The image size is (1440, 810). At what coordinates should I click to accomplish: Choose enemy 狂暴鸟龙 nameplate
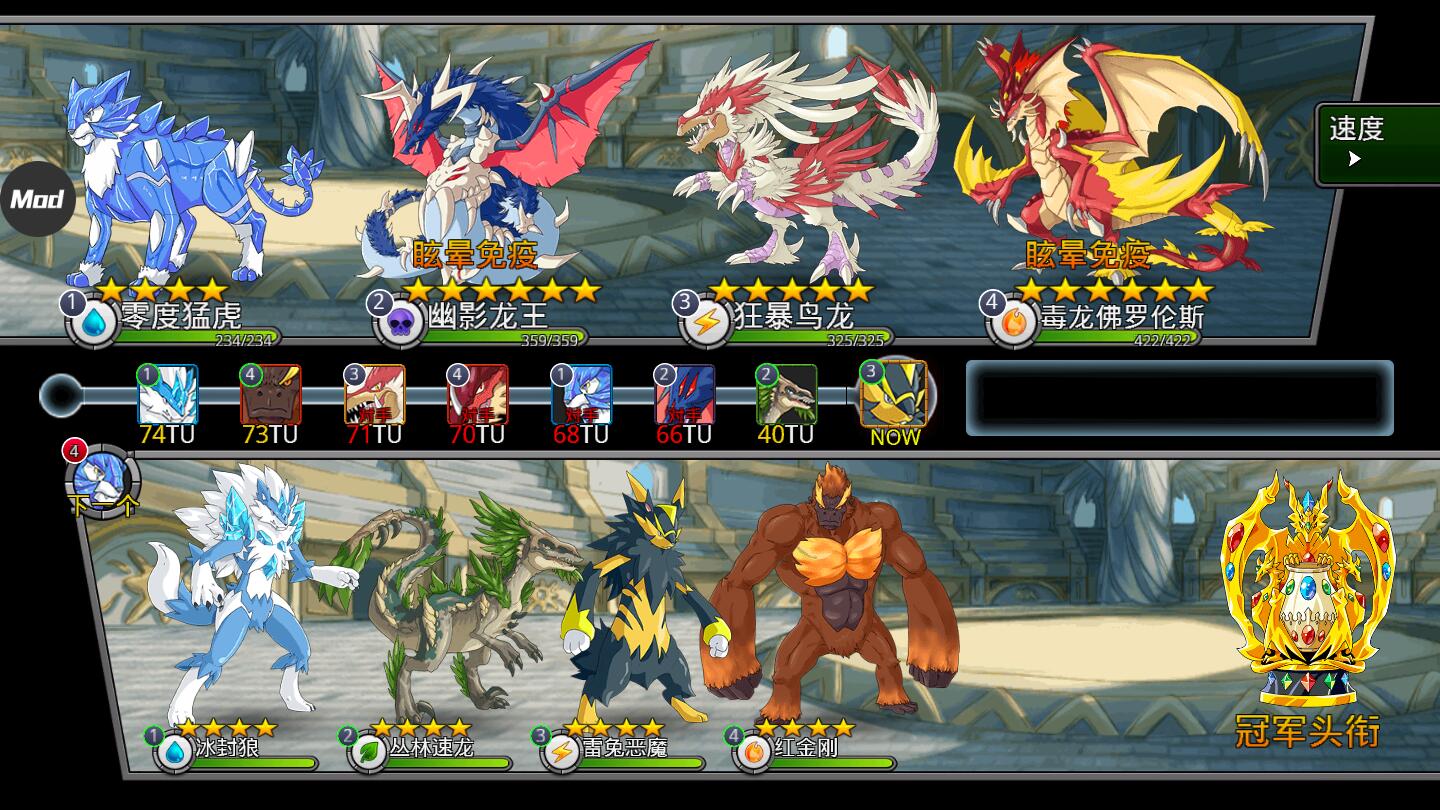click(x=794, y=318)
